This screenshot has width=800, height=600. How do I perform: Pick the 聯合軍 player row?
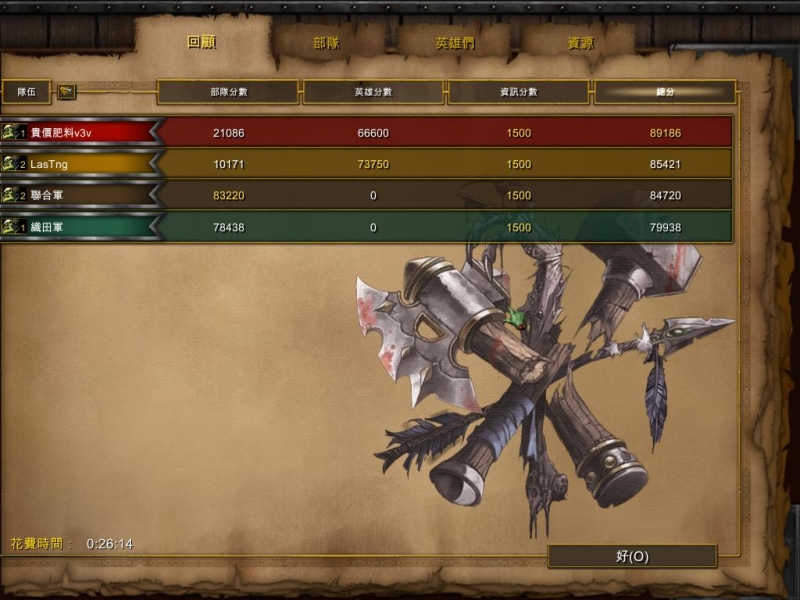click(x=80, y=195)
